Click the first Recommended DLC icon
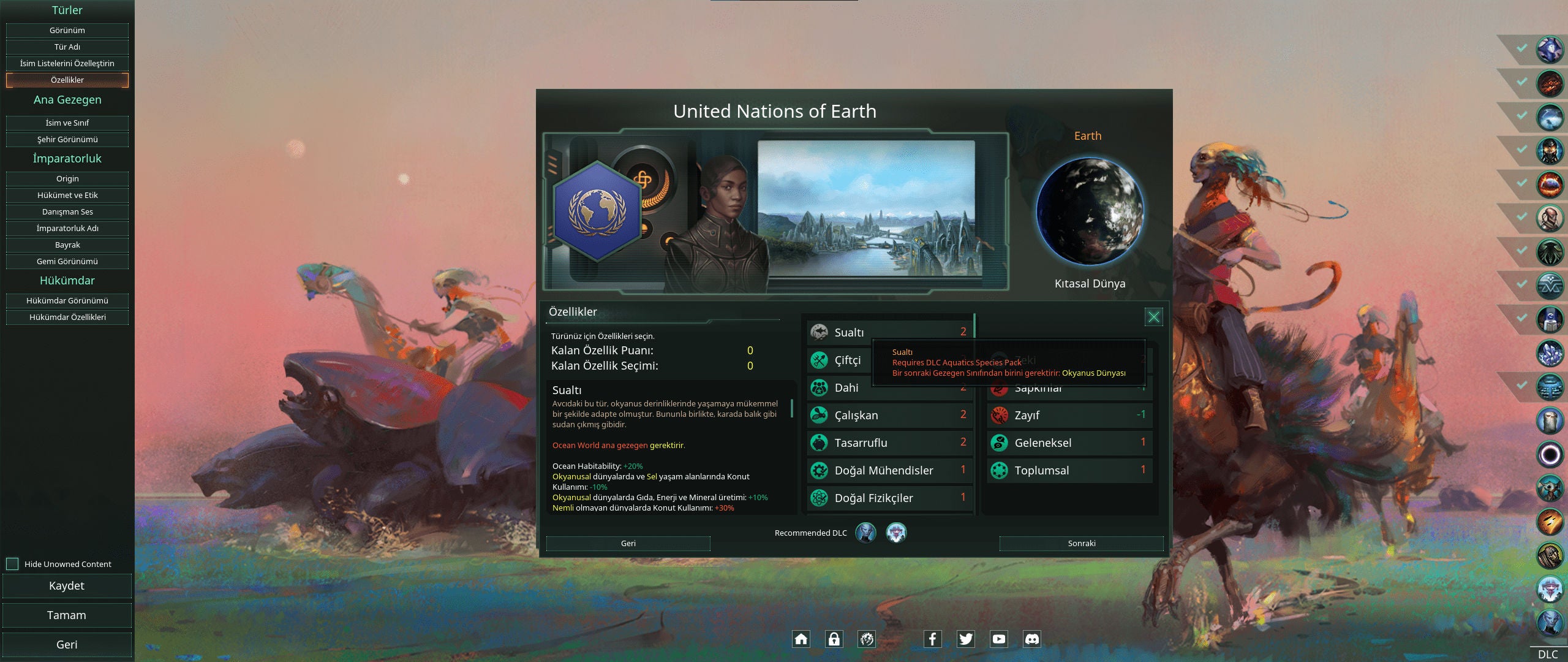Image resolution: width=1568 pixels, height=662 pixels. (866, 533)
